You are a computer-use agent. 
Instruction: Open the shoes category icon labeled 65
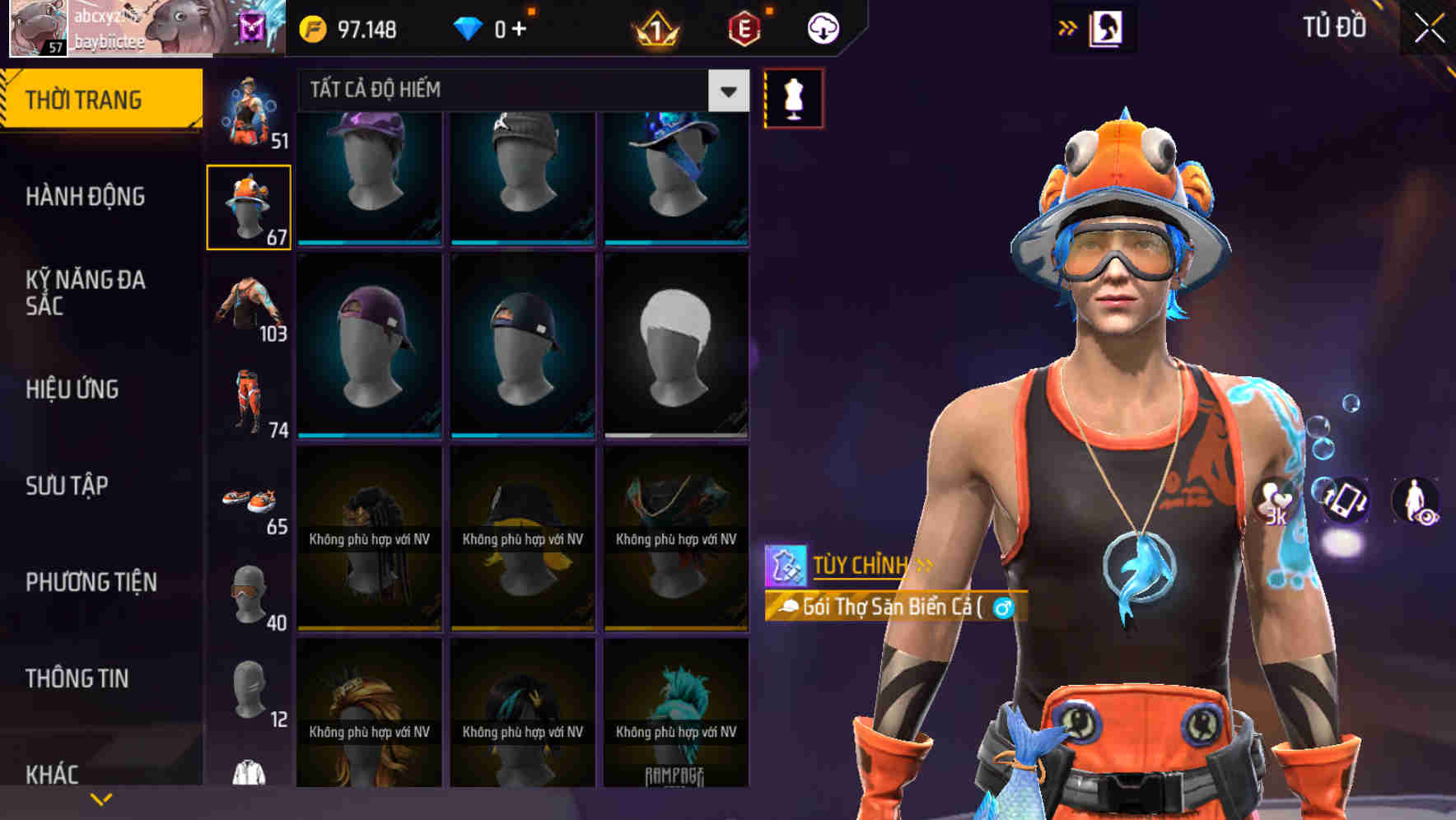(x=247, y=501)
